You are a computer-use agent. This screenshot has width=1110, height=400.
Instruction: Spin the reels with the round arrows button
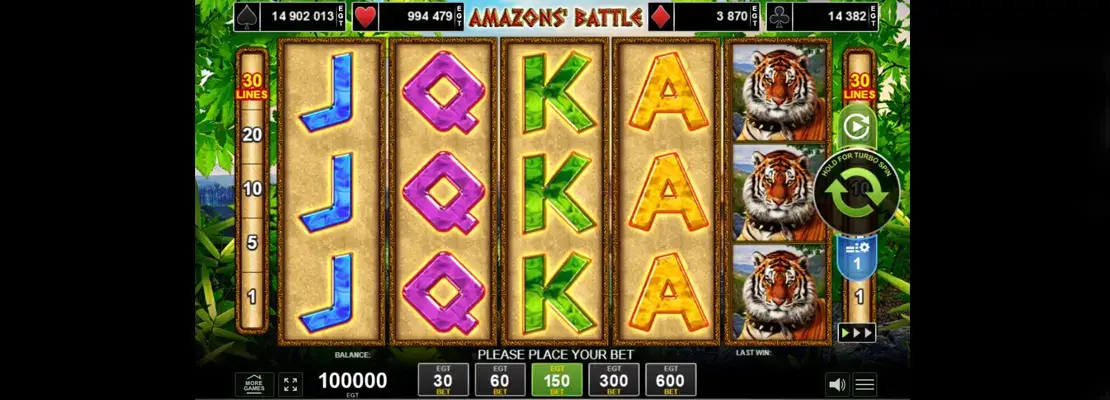(x=856, y=192)
